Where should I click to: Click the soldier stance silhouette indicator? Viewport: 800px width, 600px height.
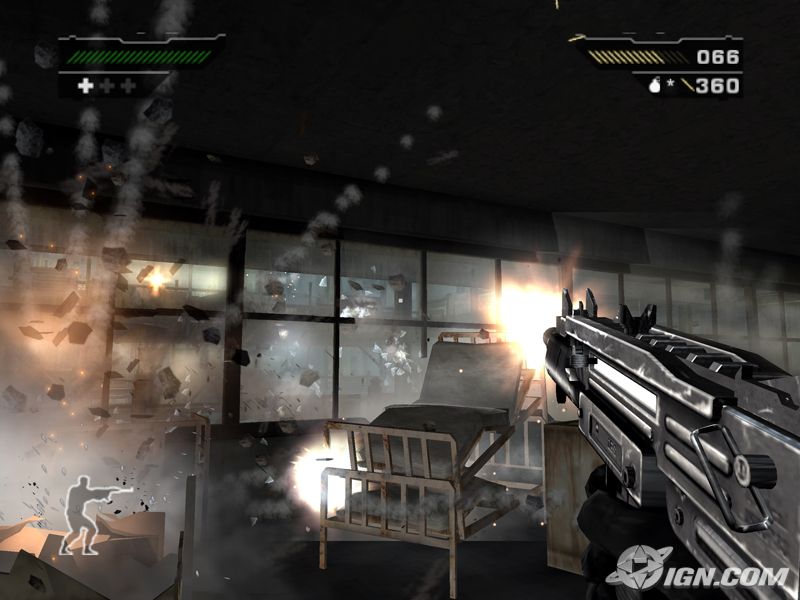point(90,514)
